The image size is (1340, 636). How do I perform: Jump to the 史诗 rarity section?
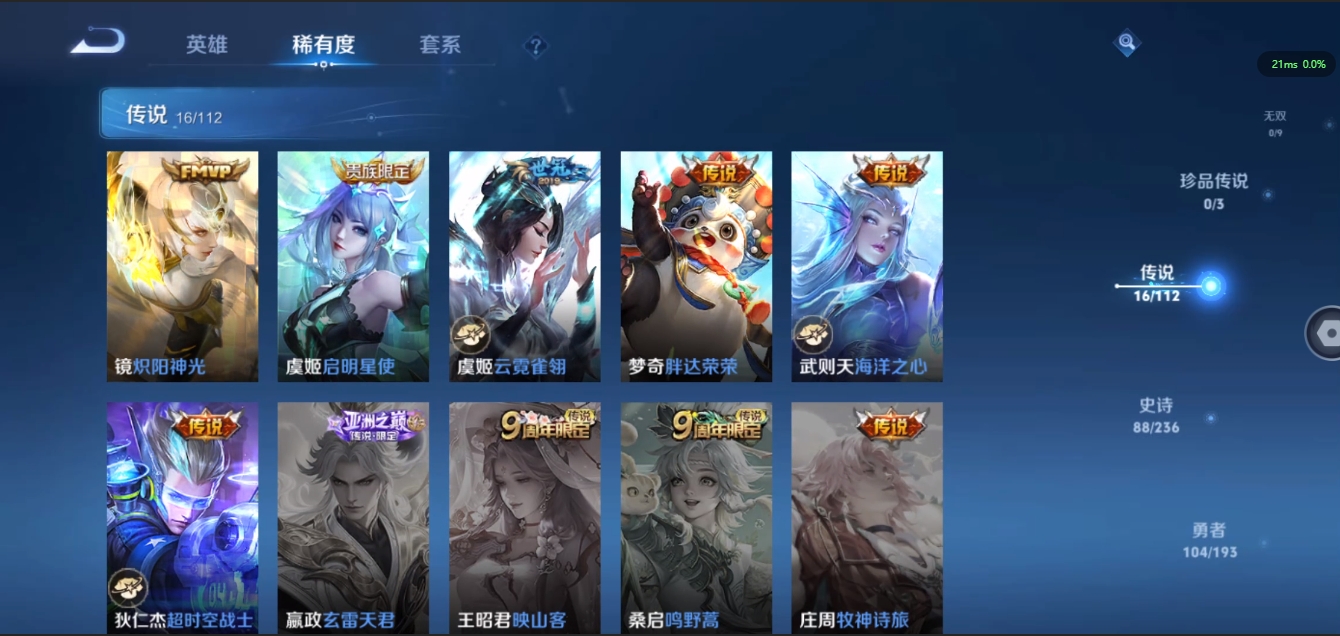[1156, 415]
